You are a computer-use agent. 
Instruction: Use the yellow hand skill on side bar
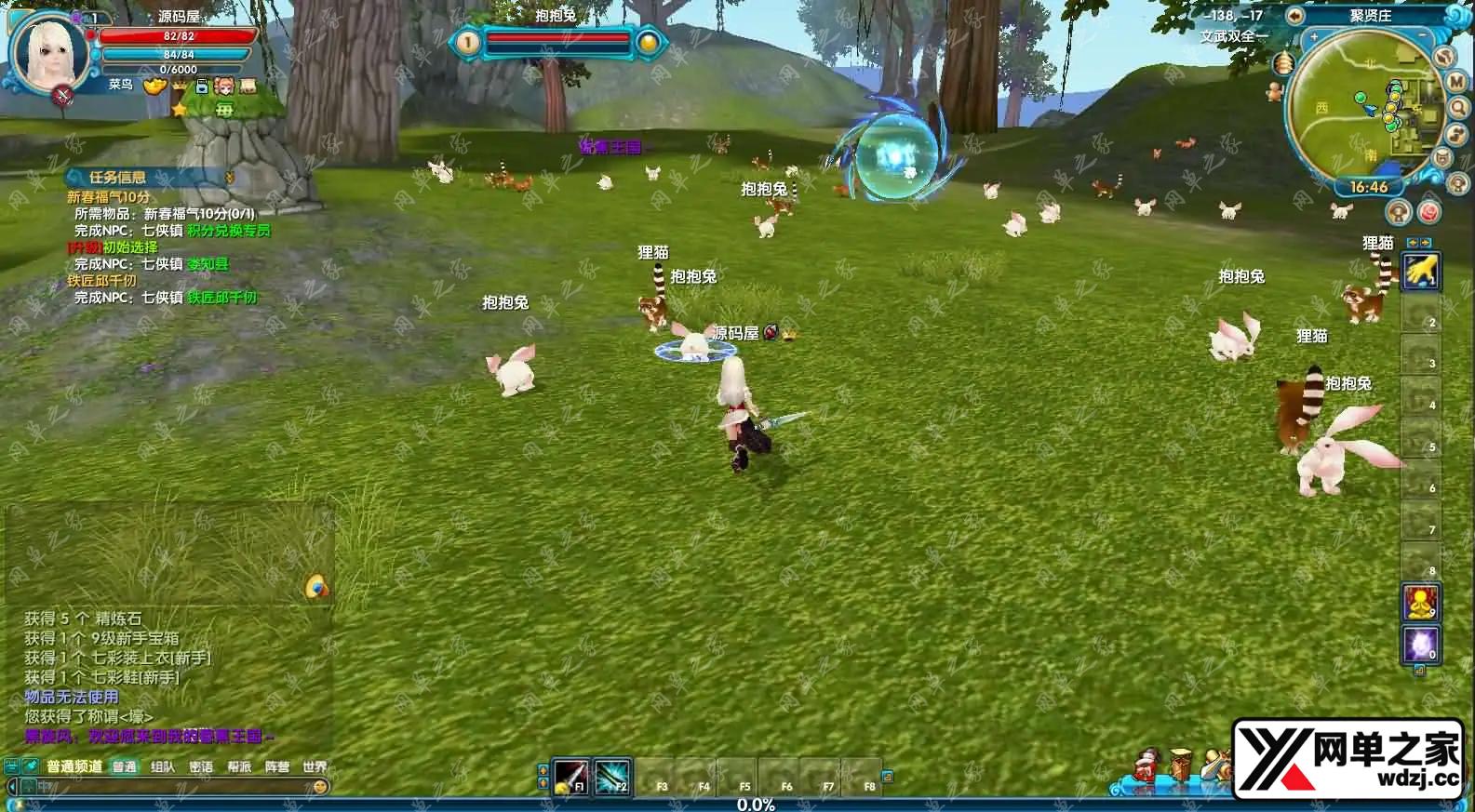[x=1420, y=272]
